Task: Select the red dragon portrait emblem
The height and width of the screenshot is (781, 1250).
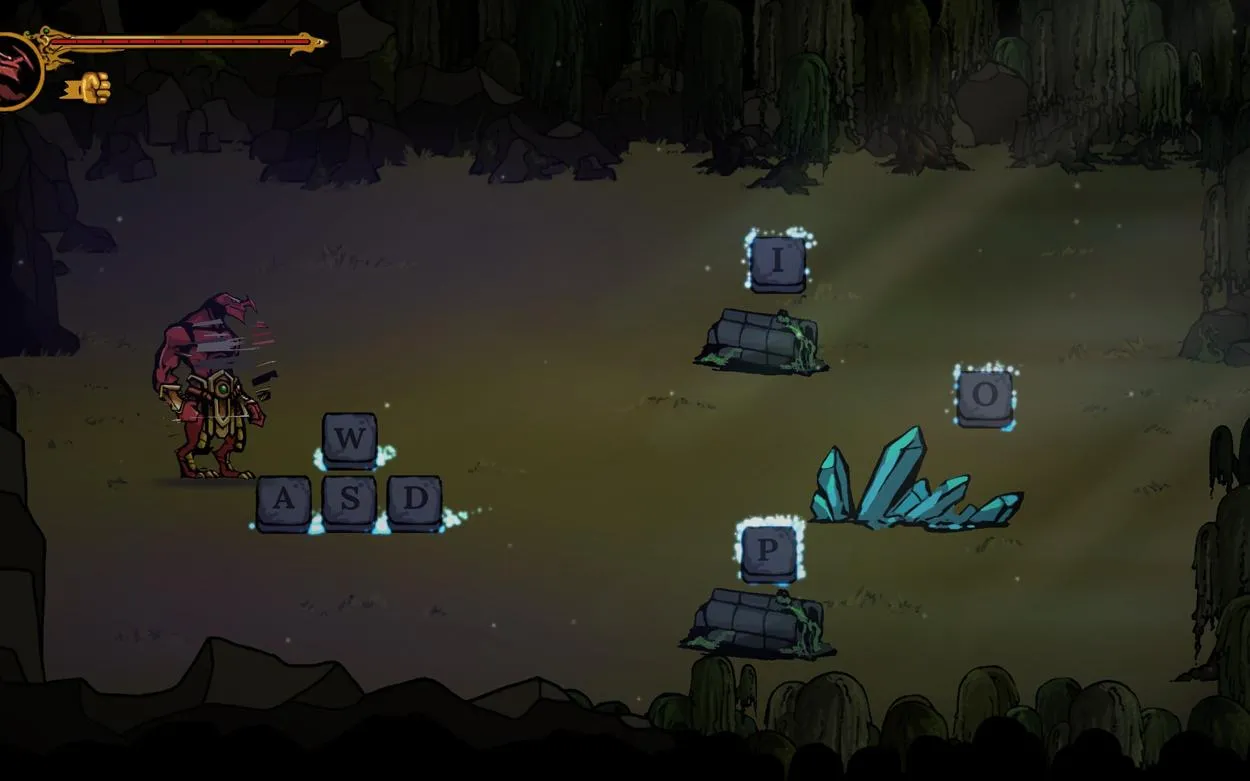Action: [14, 70]
